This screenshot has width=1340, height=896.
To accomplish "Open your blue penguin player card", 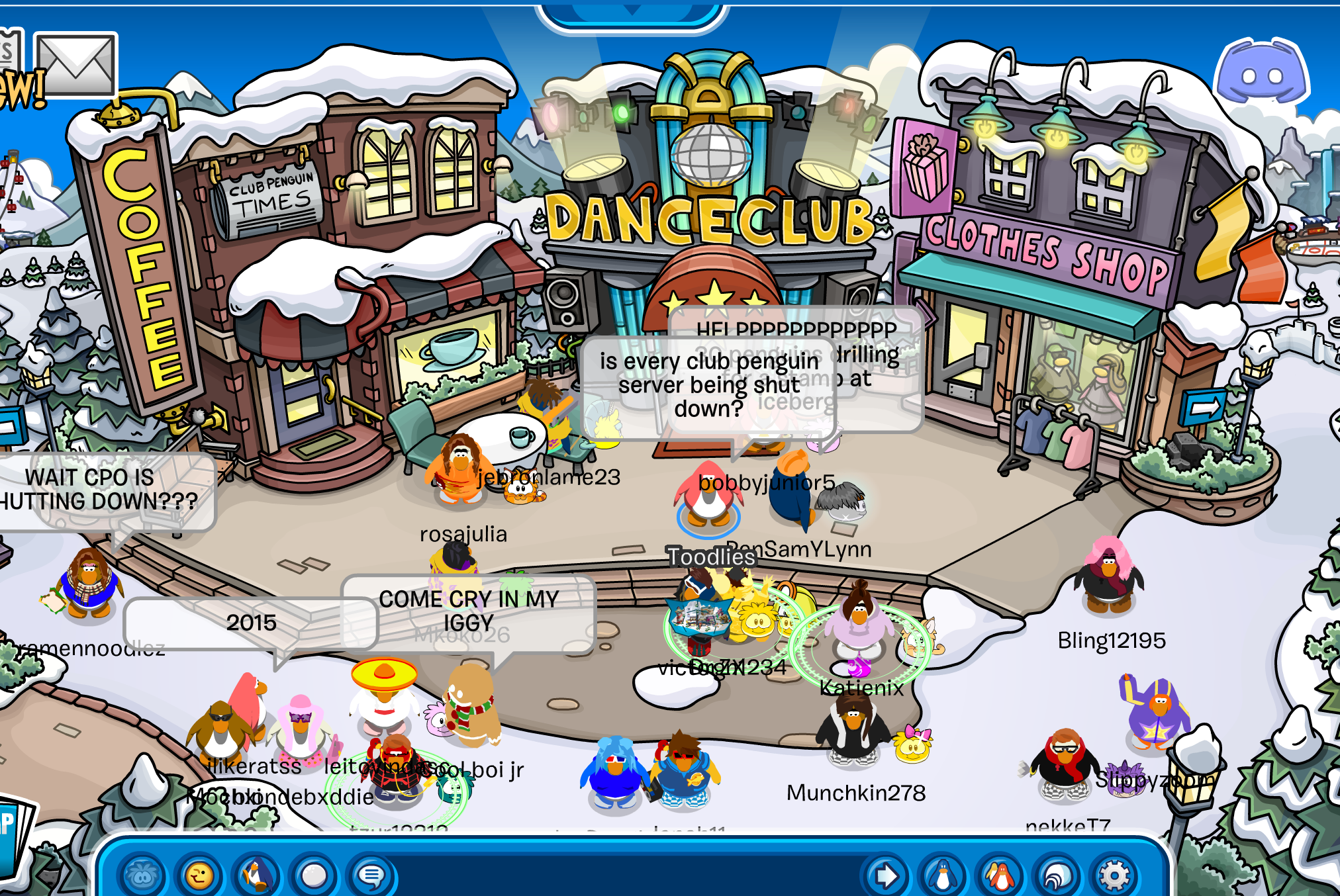I will pos(943,876).
